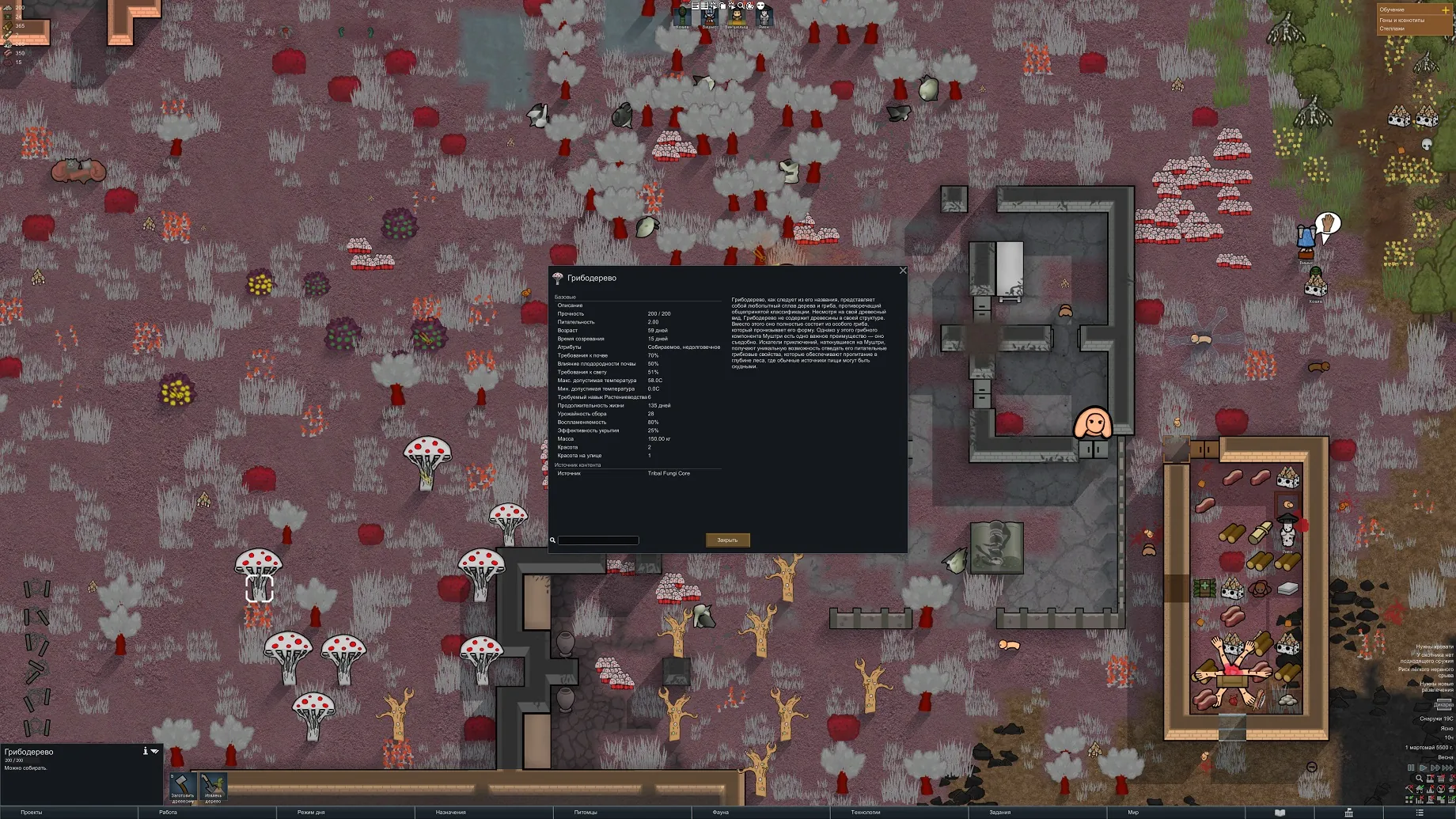This screenshot has width=1456, height=819.
Task: Open the info button for selected Грибодерево
Action: click(x=145, y=751)
